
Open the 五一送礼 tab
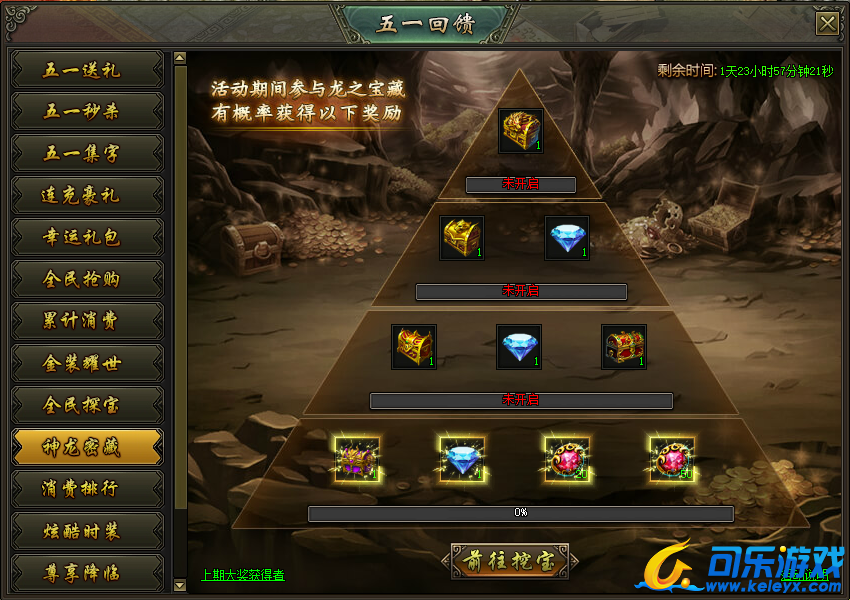[x=87, y=70]
